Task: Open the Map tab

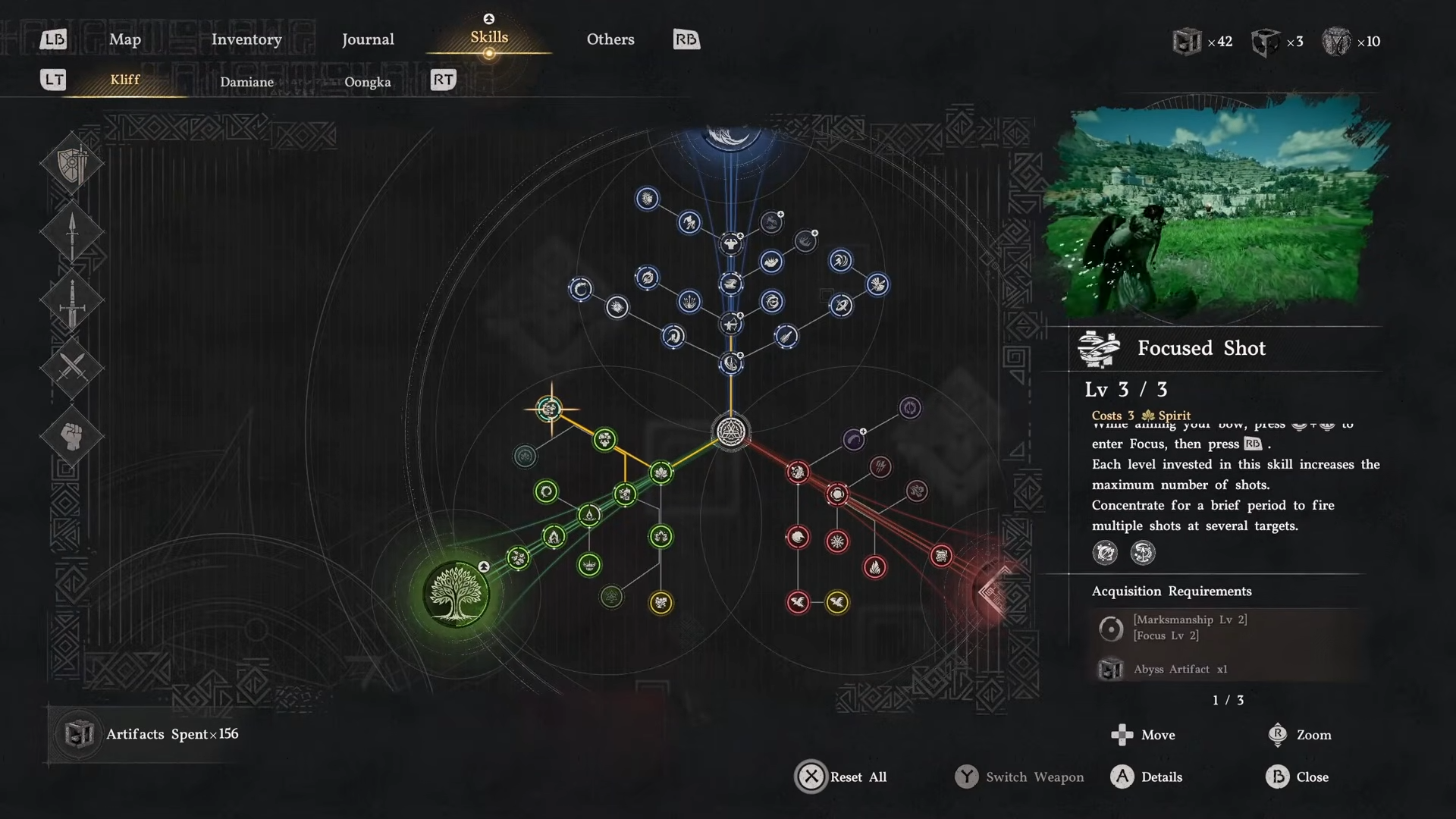Action: tap(125, 39)
